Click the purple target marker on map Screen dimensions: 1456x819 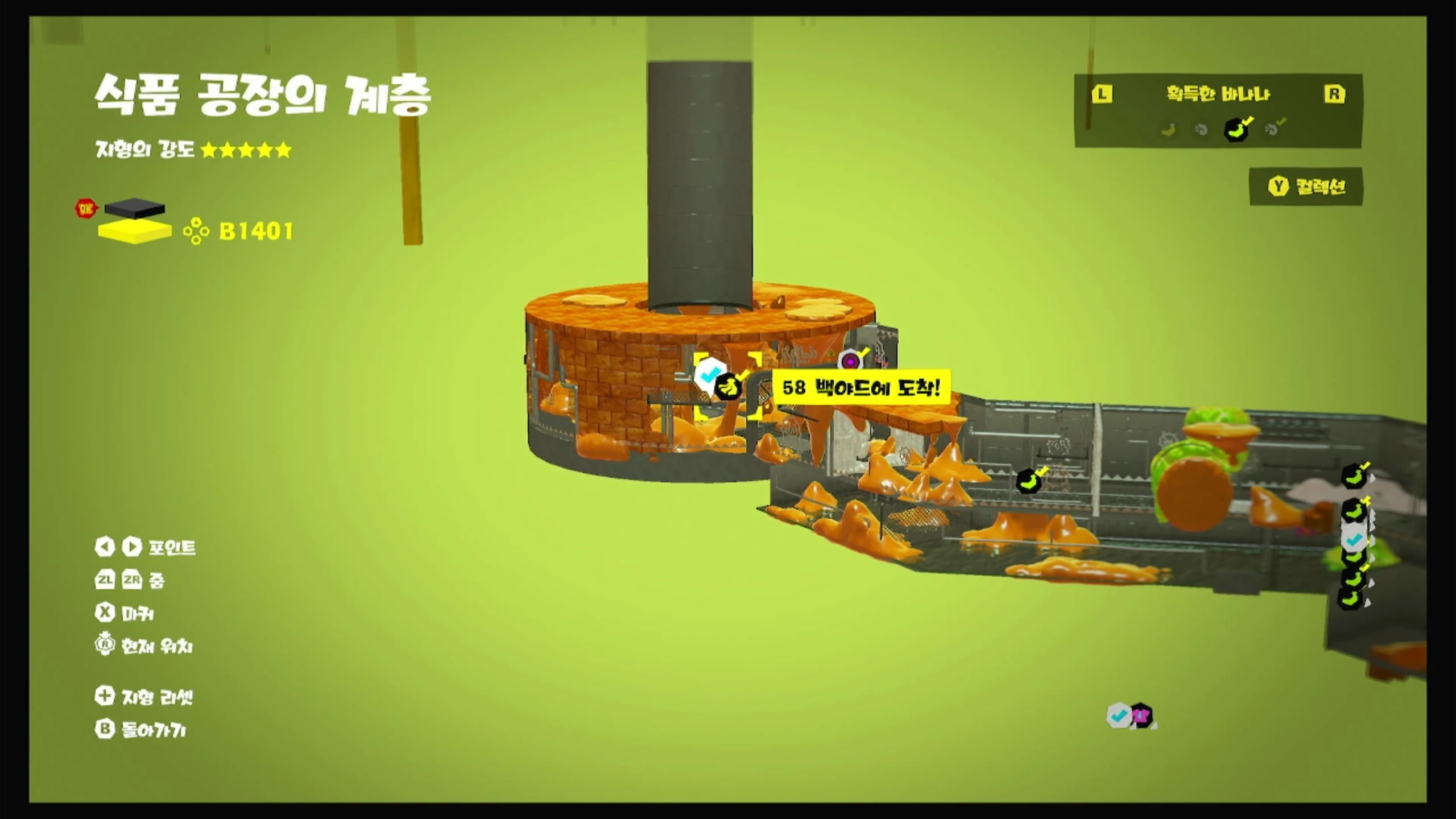pyautogui.click(x=850, y=361)
